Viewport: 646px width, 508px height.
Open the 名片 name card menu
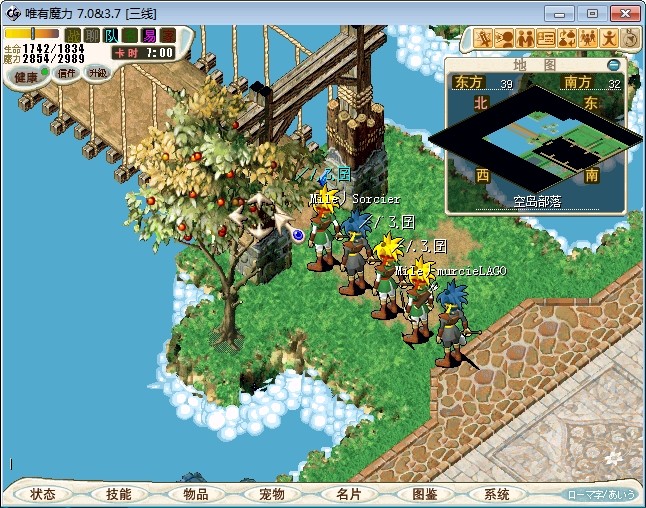click(347, 494)
